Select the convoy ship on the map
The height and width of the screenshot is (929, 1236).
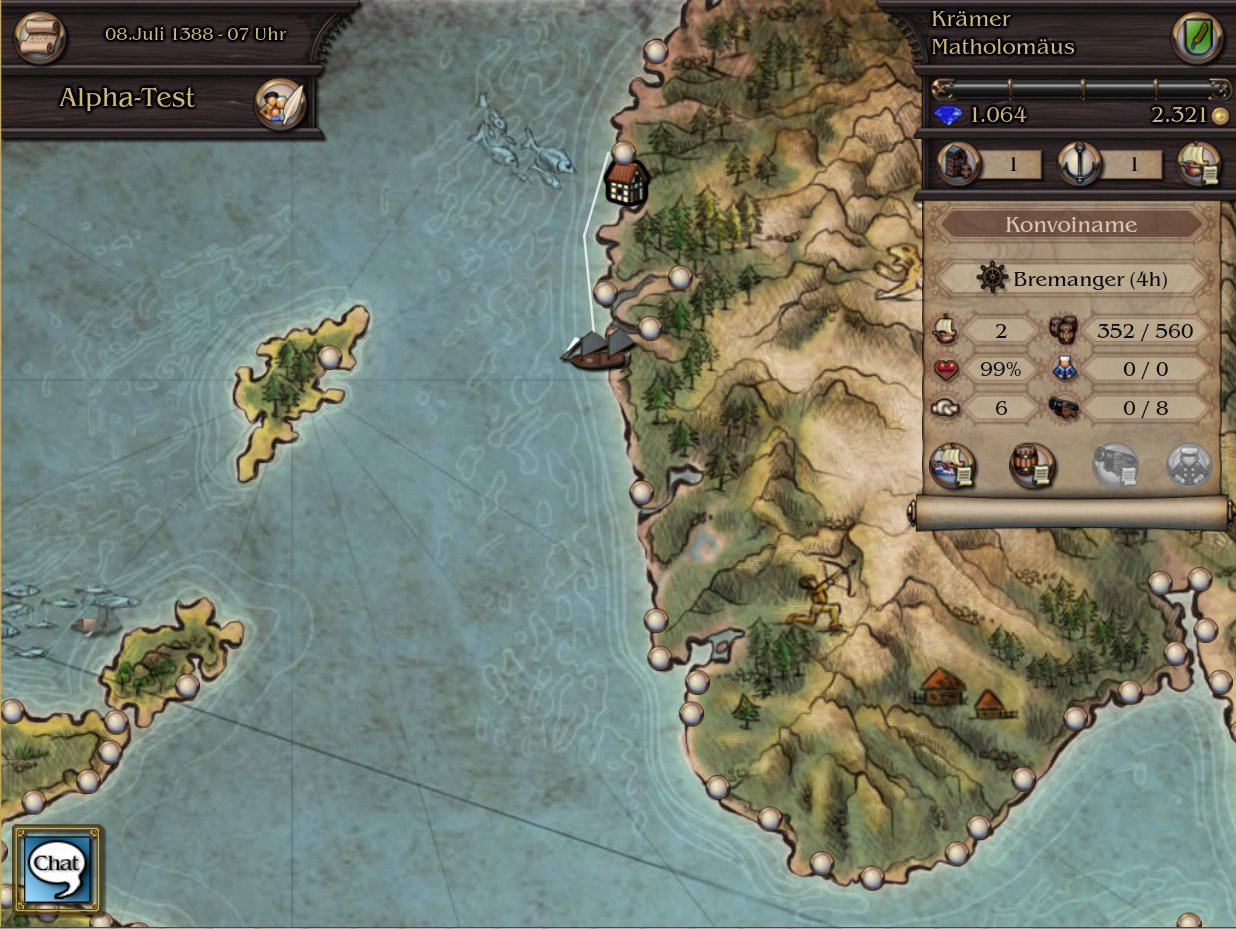(x=599, y=350)
